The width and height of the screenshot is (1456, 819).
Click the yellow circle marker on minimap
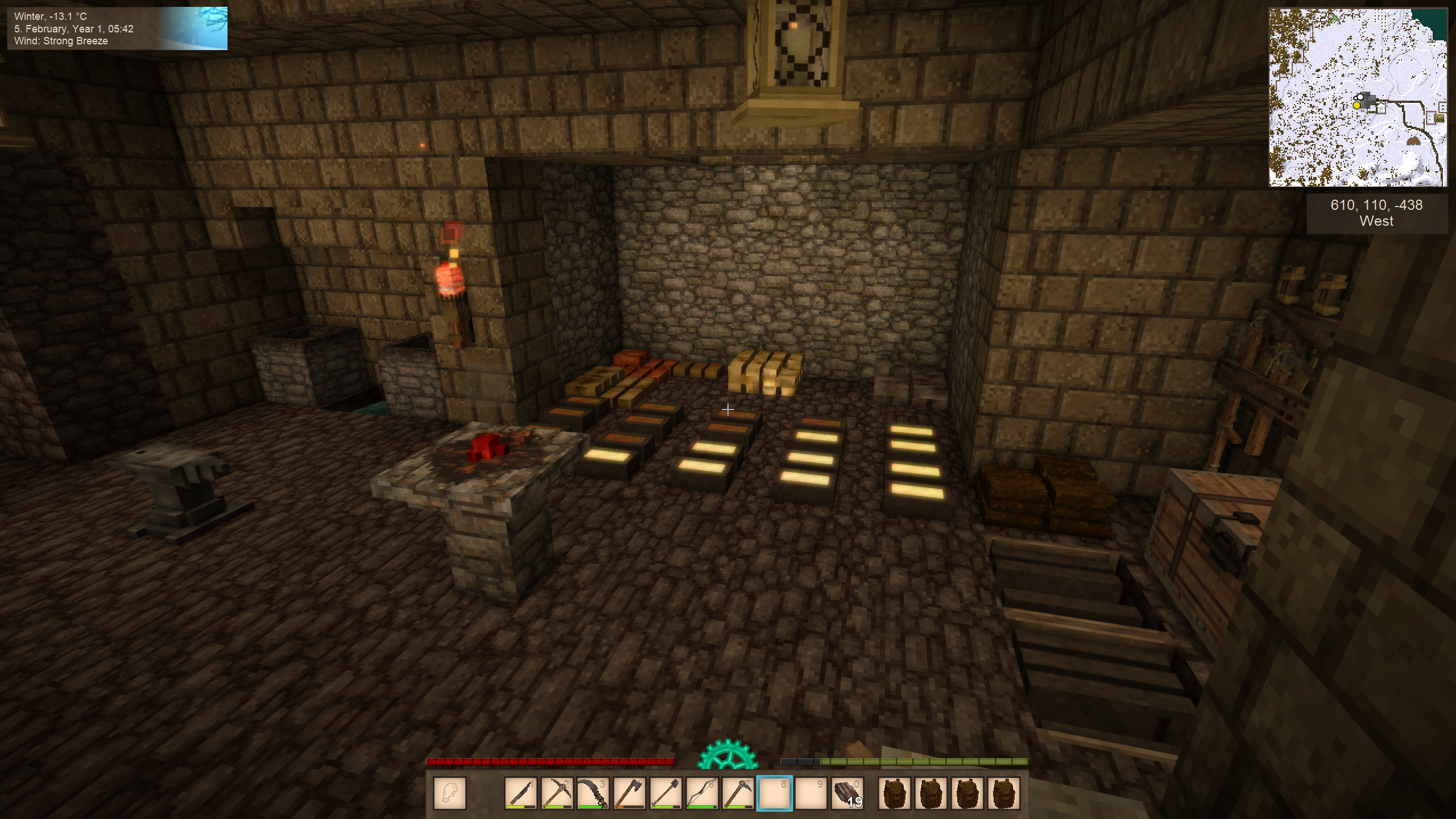pos(1356,105)
